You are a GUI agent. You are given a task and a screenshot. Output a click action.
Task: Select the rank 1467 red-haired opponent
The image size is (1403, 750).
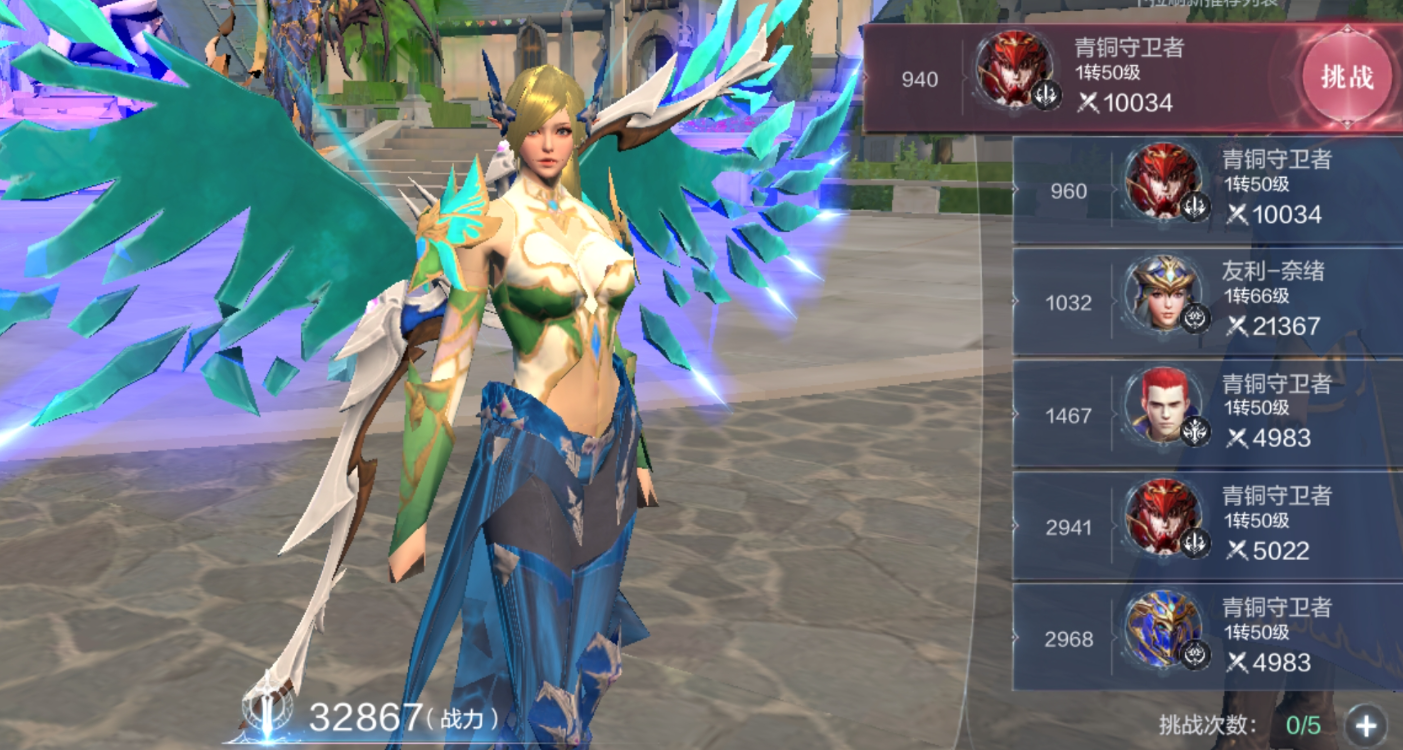(x=1207, y=414)
